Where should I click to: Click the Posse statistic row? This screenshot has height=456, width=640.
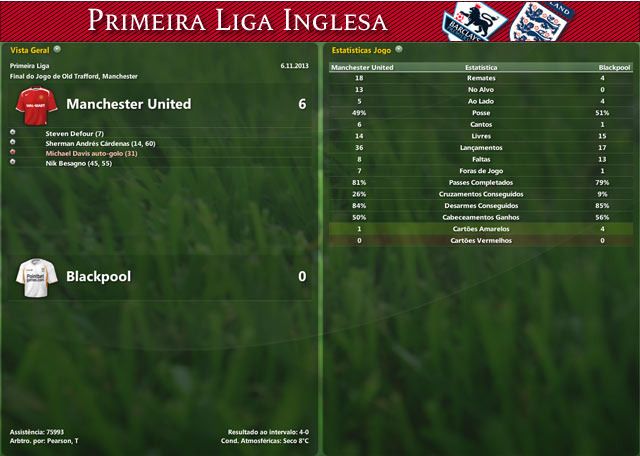pos(481,112)
